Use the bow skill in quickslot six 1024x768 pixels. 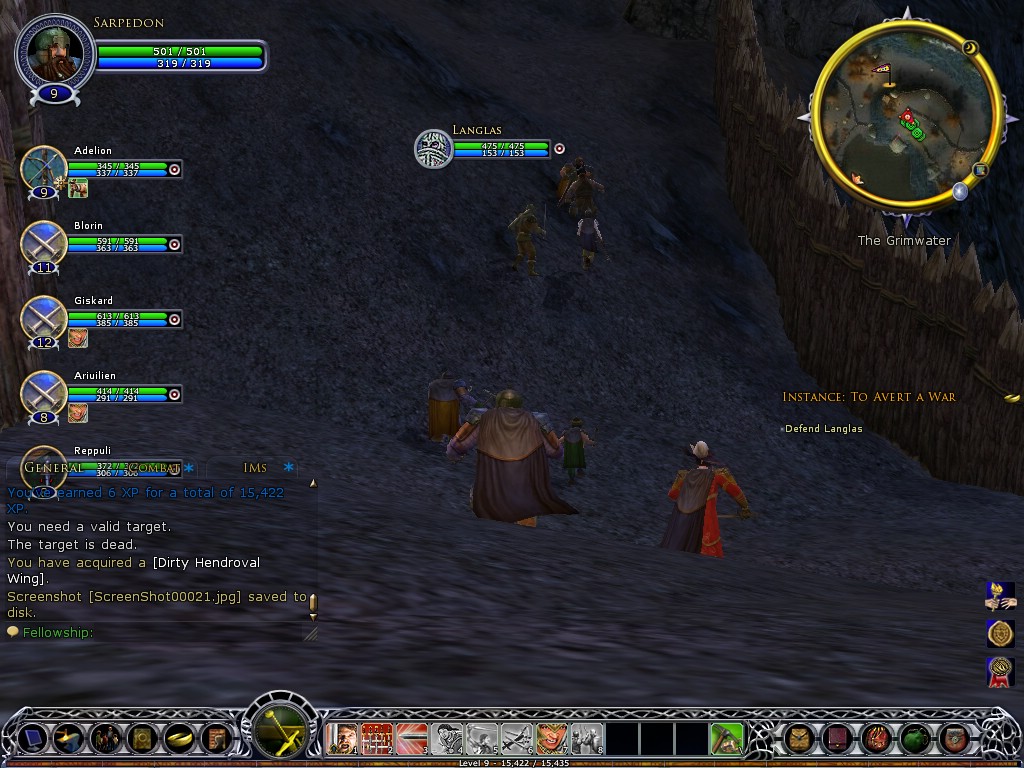pyautogui.click(x=517, y=738)
